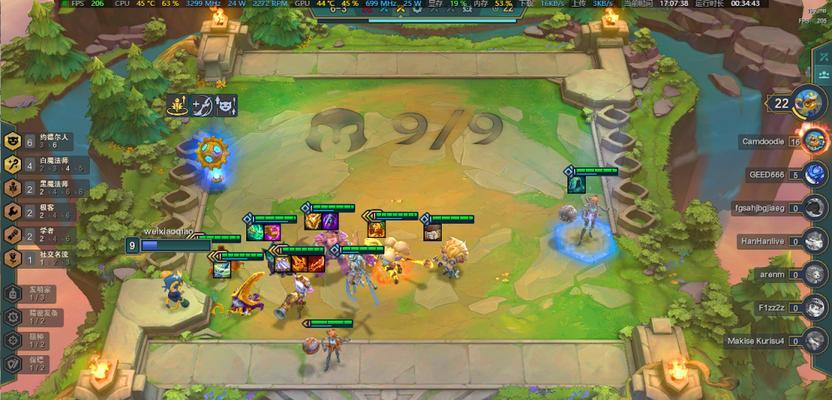Spectate Camdoodle's board from the scoreboard
This screenshot has height=400, width=832.
[812, 141]
